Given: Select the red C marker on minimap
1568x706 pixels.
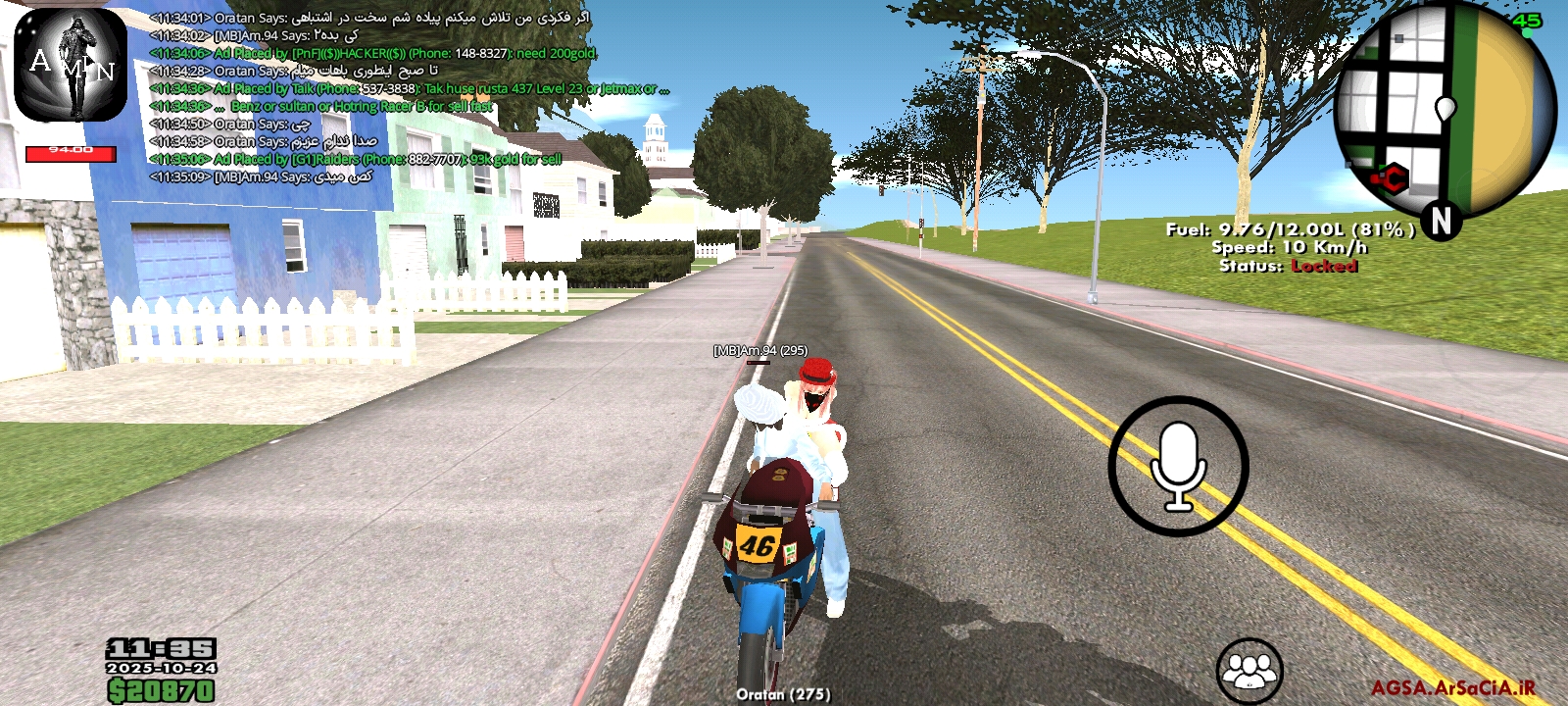Looking at the screenshot, I should (x=1391, y=178).
